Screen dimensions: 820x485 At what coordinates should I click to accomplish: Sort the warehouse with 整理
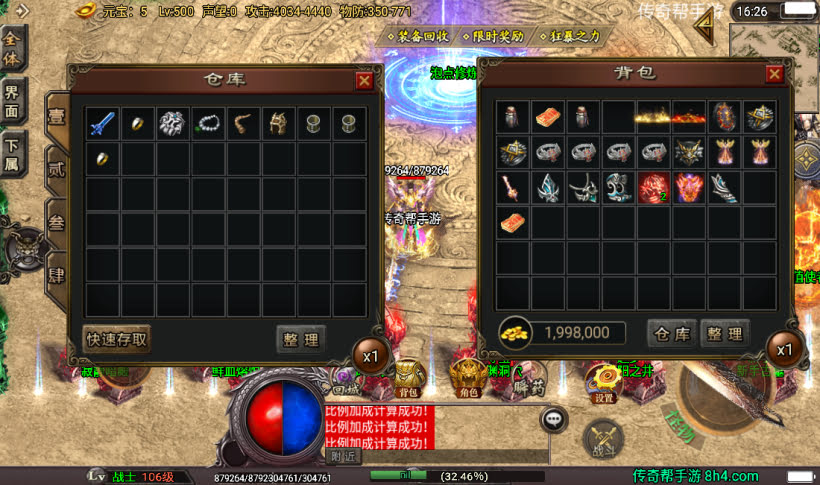click(300, 339)
